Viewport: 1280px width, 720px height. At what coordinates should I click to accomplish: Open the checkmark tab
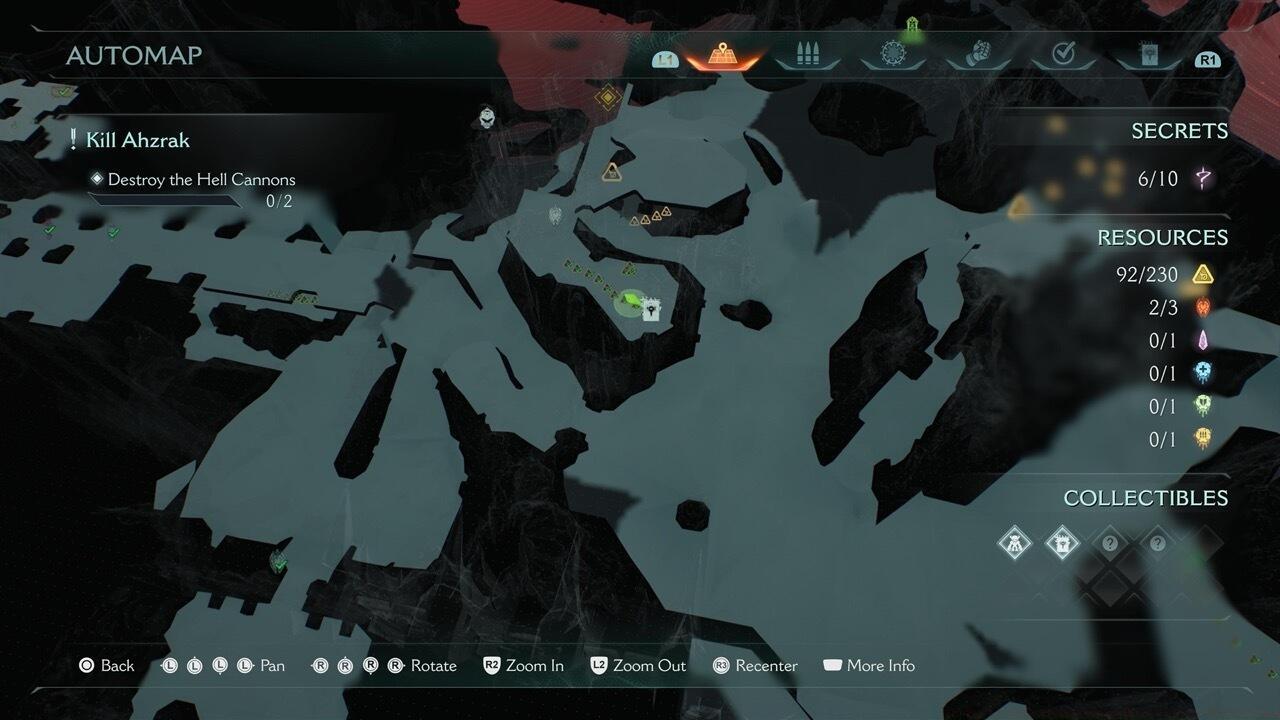[1063, 55]
